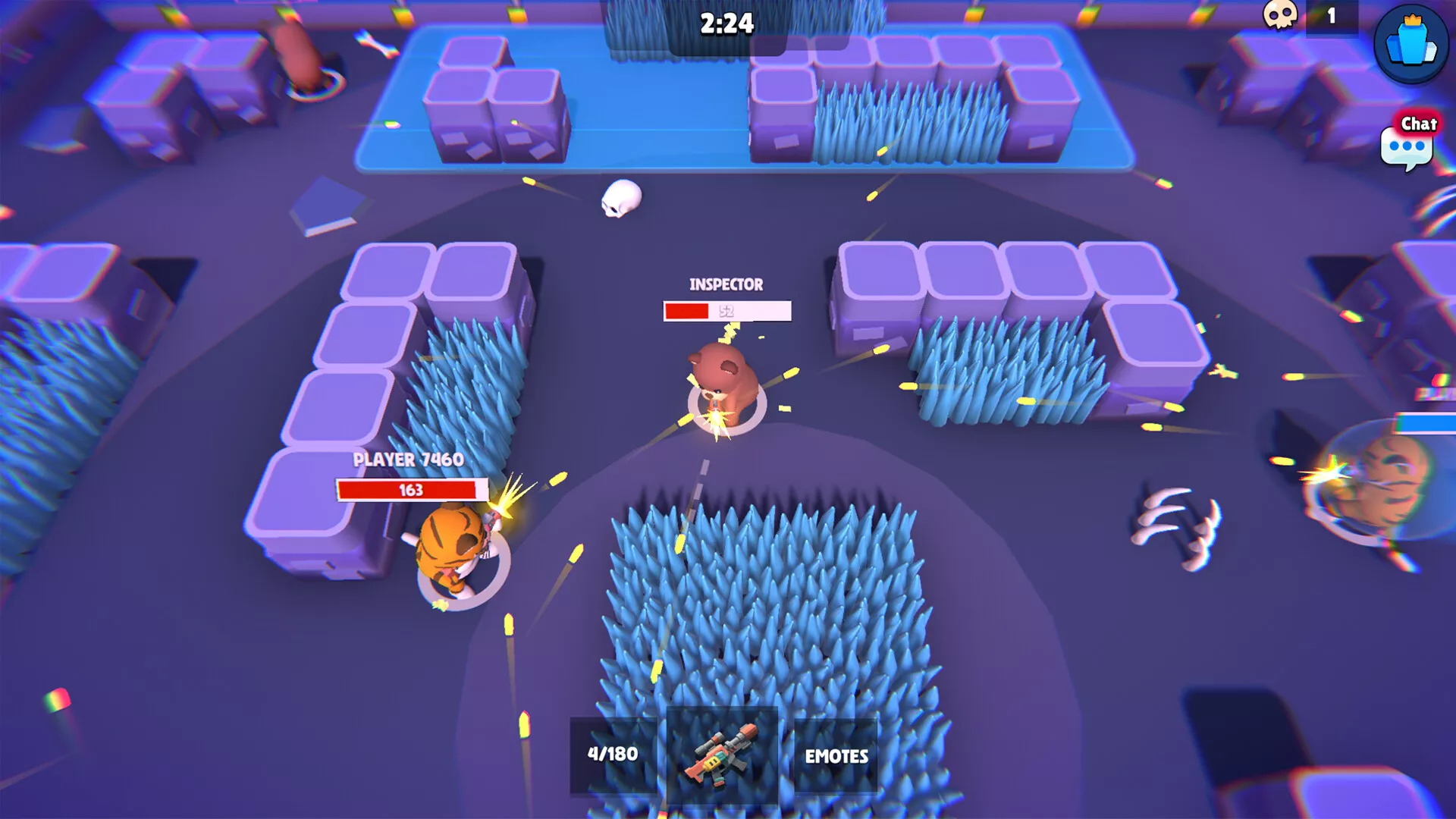Open the Emotes panel
This screenshot has height=819, width=1456.
coord(836,755)
